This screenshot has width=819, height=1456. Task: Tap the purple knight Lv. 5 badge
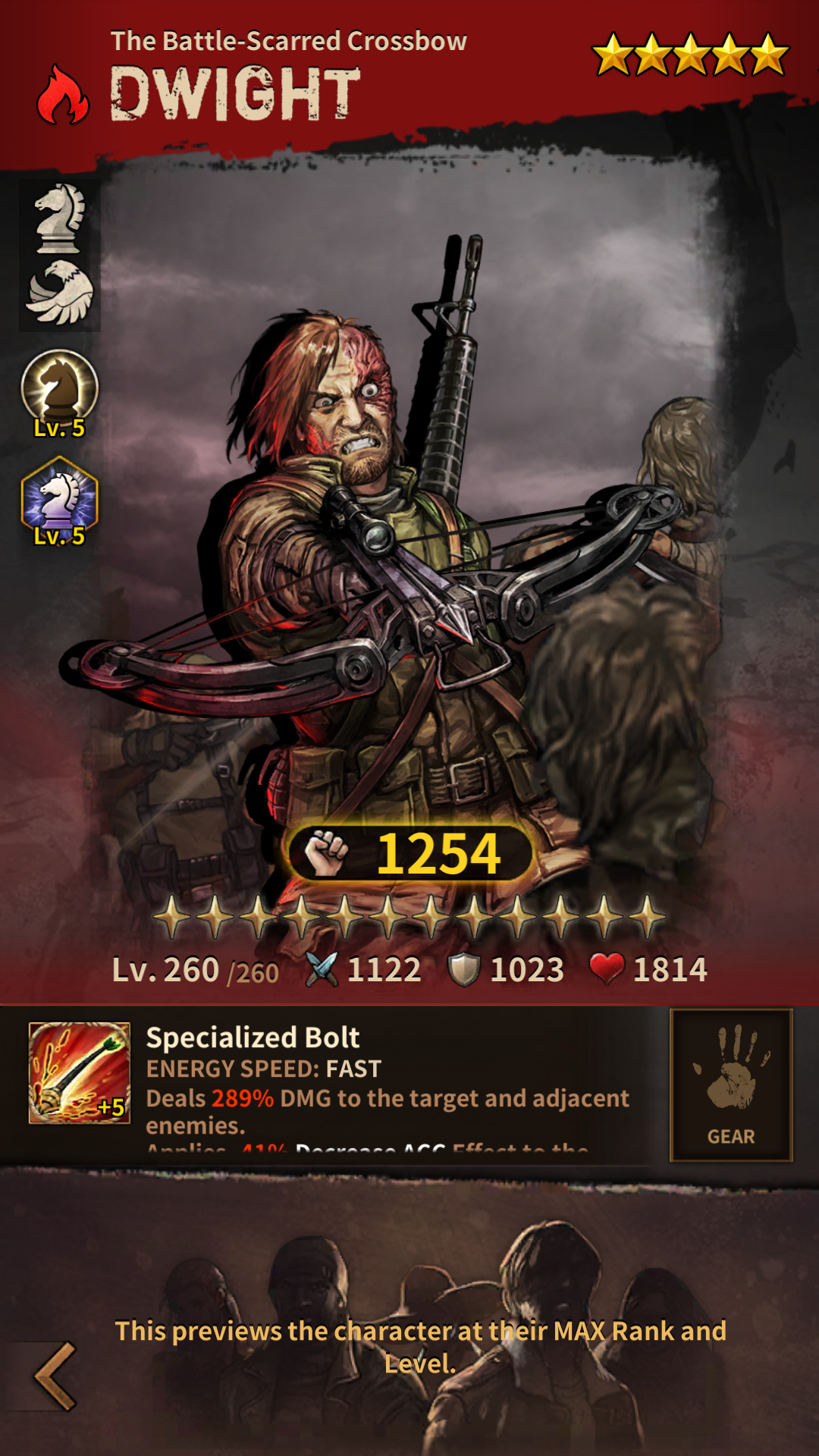pyautogui.click(x=59, y=500)
